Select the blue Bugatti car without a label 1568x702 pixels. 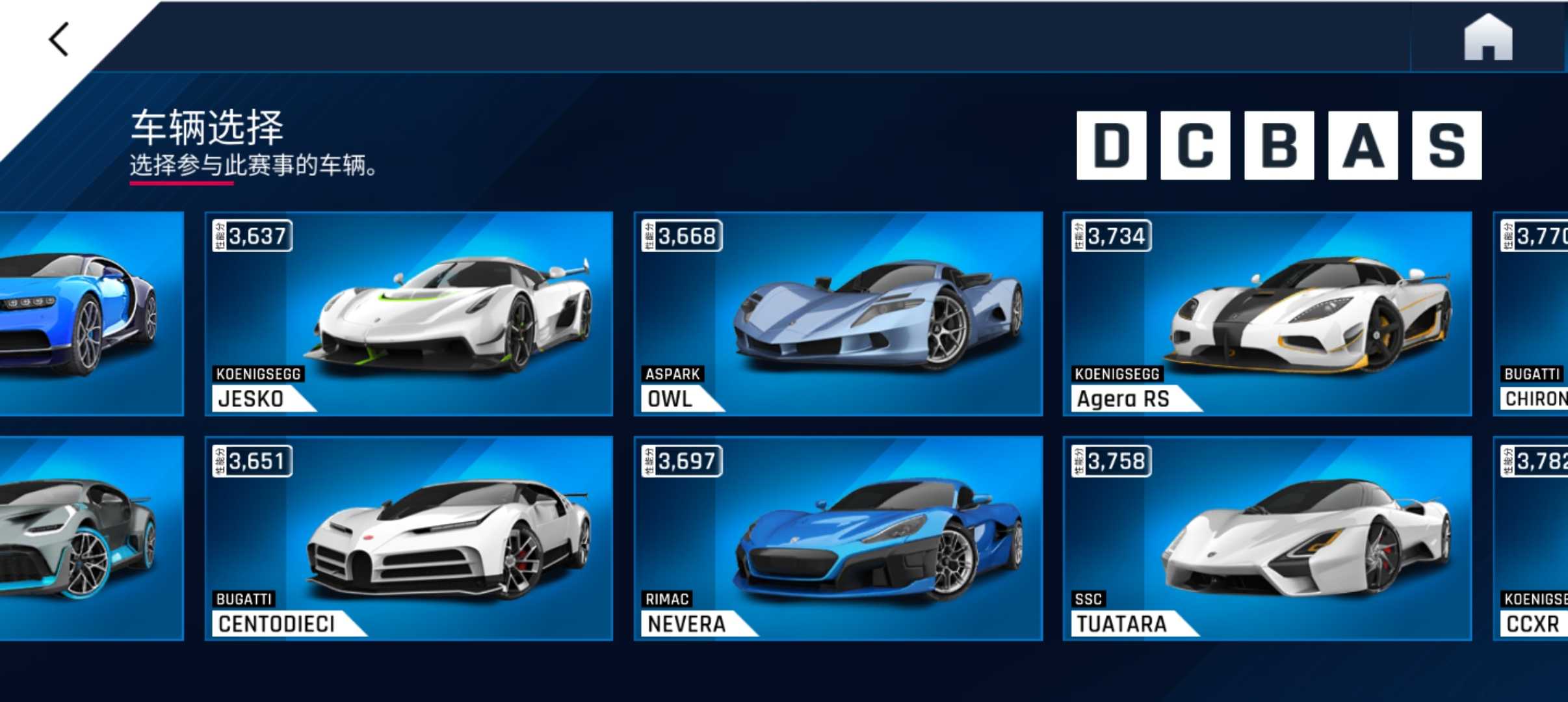(x=90, y=313)
